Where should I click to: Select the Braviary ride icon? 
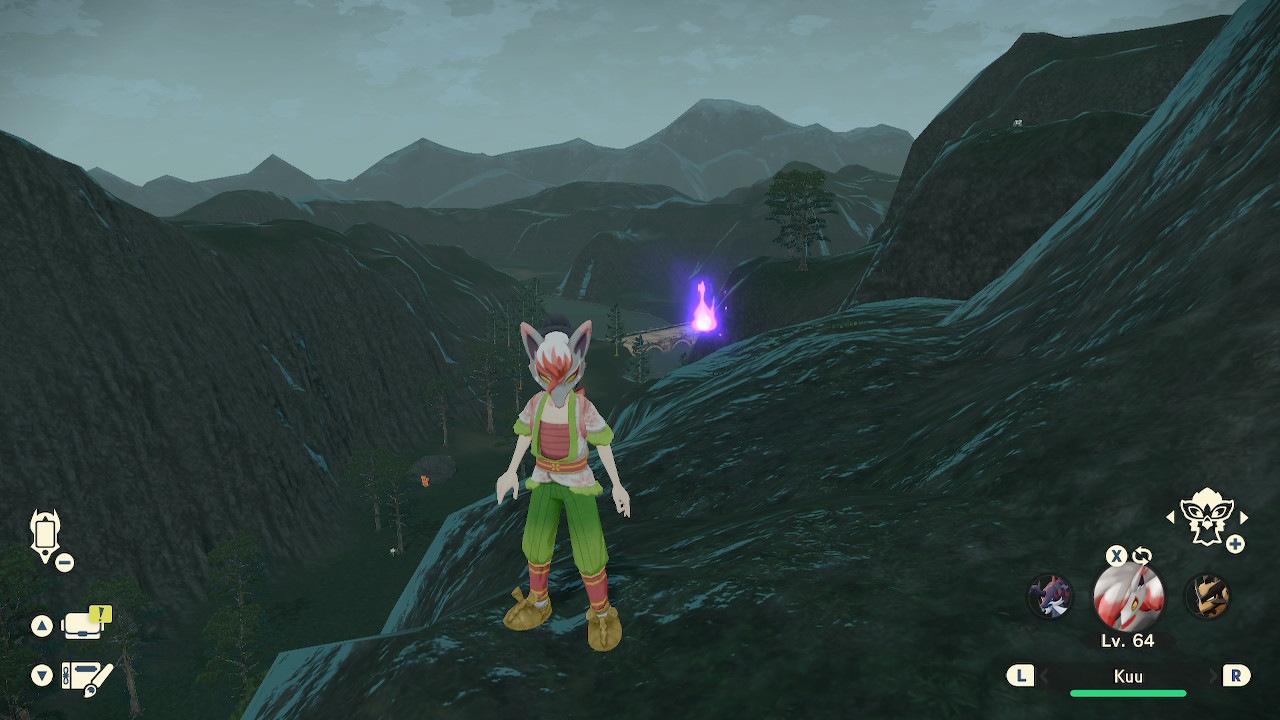pos(1206,515)
